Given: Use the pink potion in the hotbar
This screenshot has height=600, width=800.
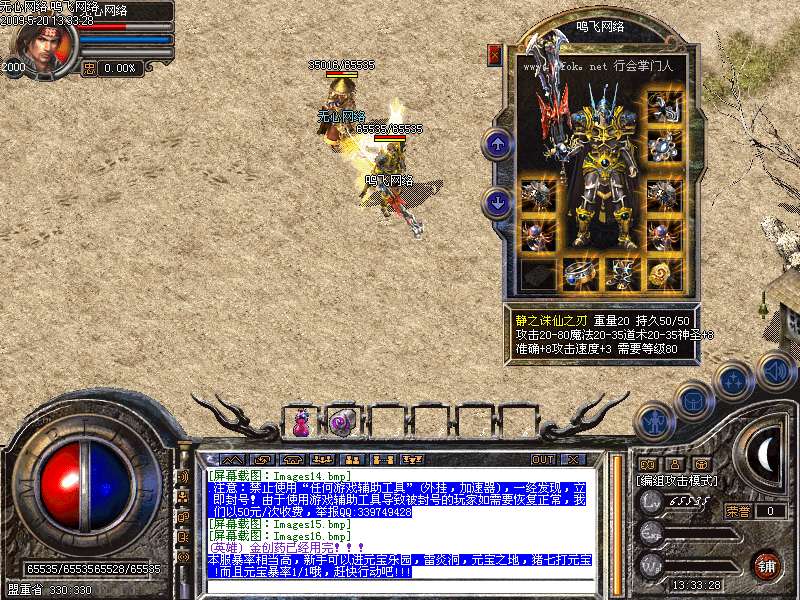Looking at the screenshot, I should (x=300, y=423).
